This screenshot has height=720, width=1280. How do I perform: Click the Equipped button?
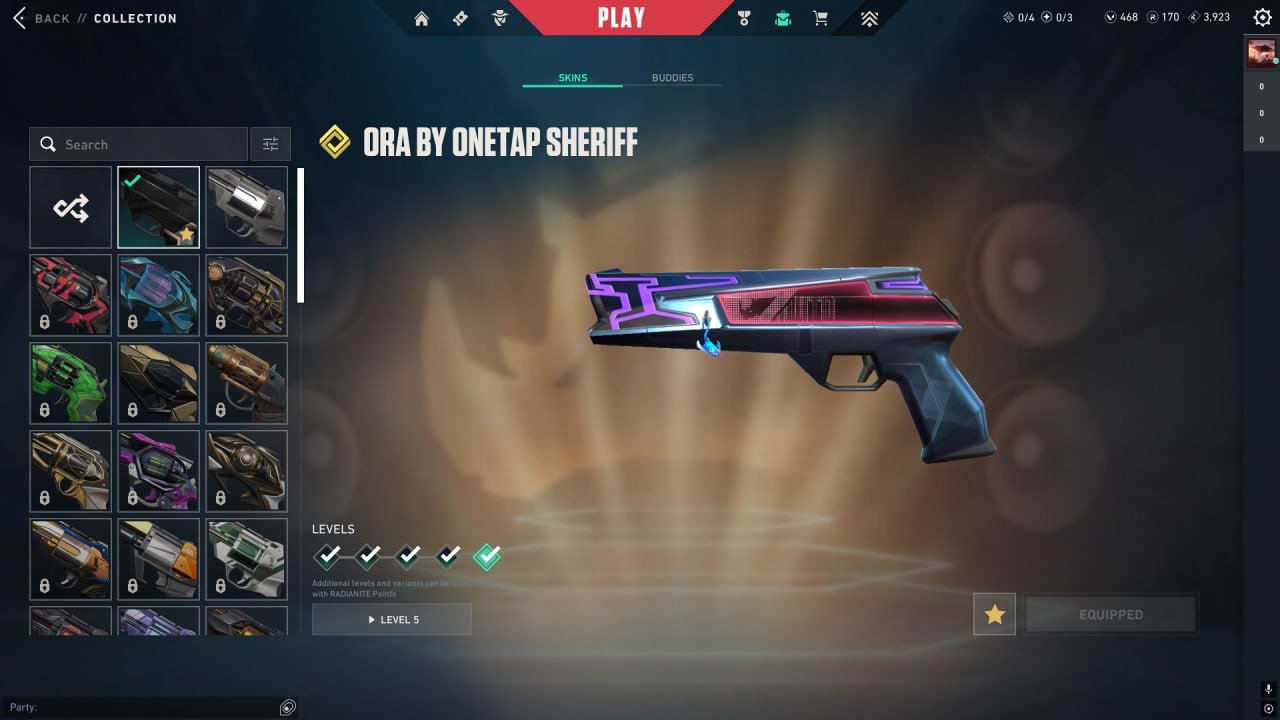tap(1110, 614)
